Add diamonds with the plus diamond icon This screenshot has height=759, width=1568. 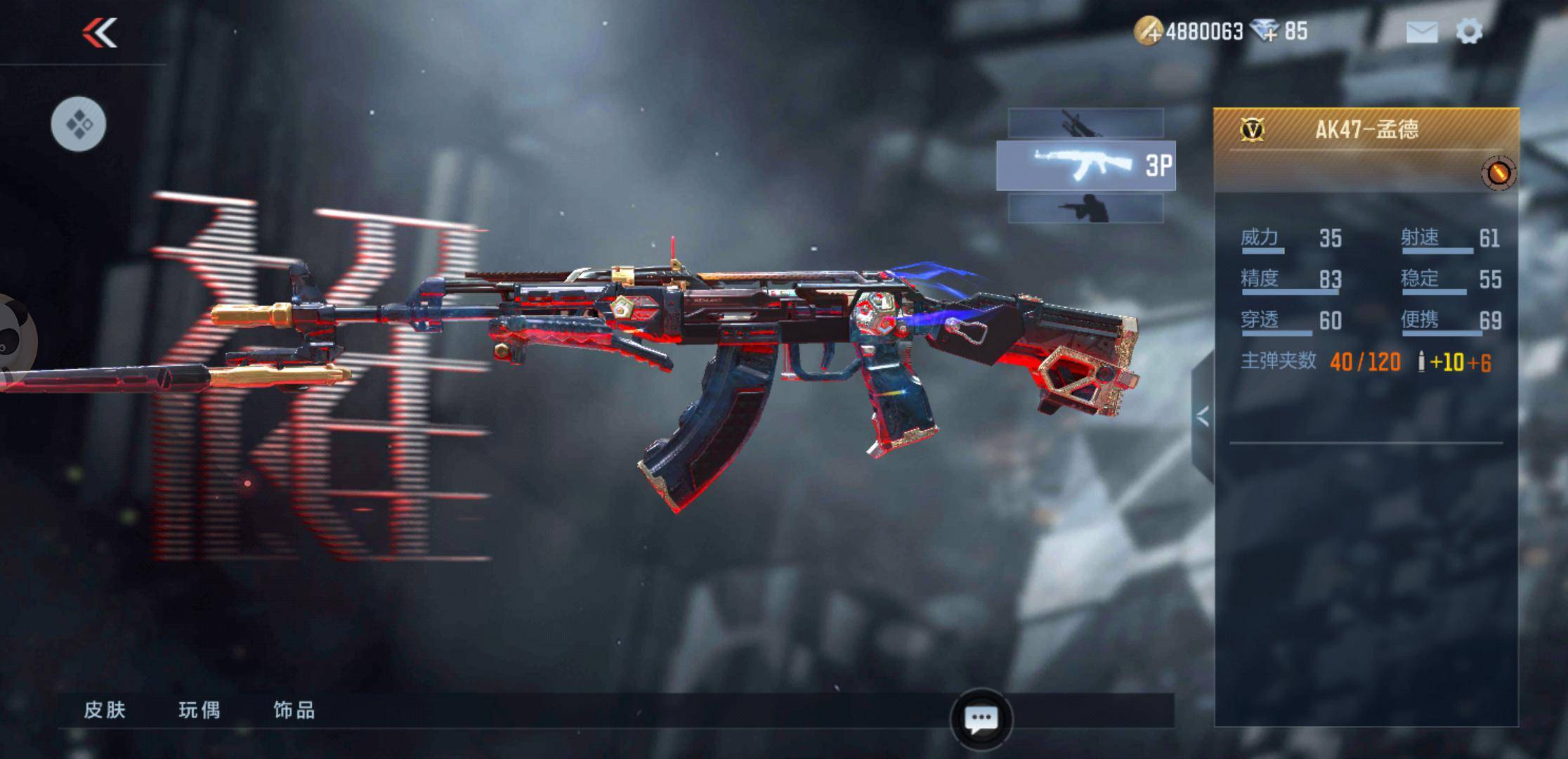tap(1265, 32)
